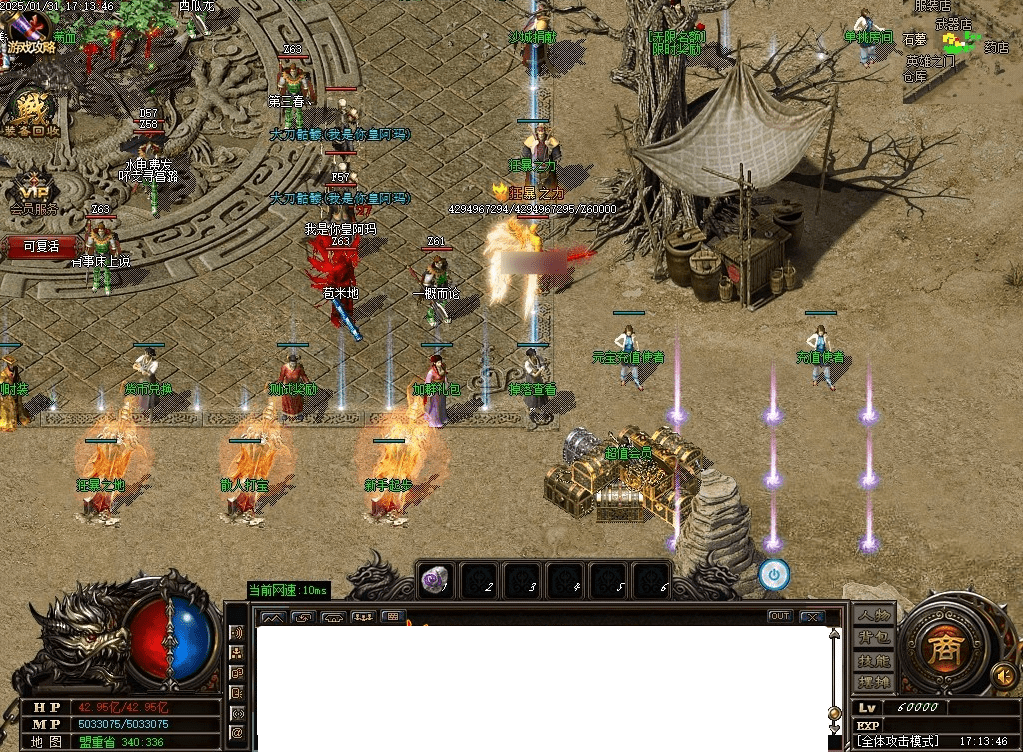Open the 背包 backpack
The image size is (1023, 754).
coord(873,638)
